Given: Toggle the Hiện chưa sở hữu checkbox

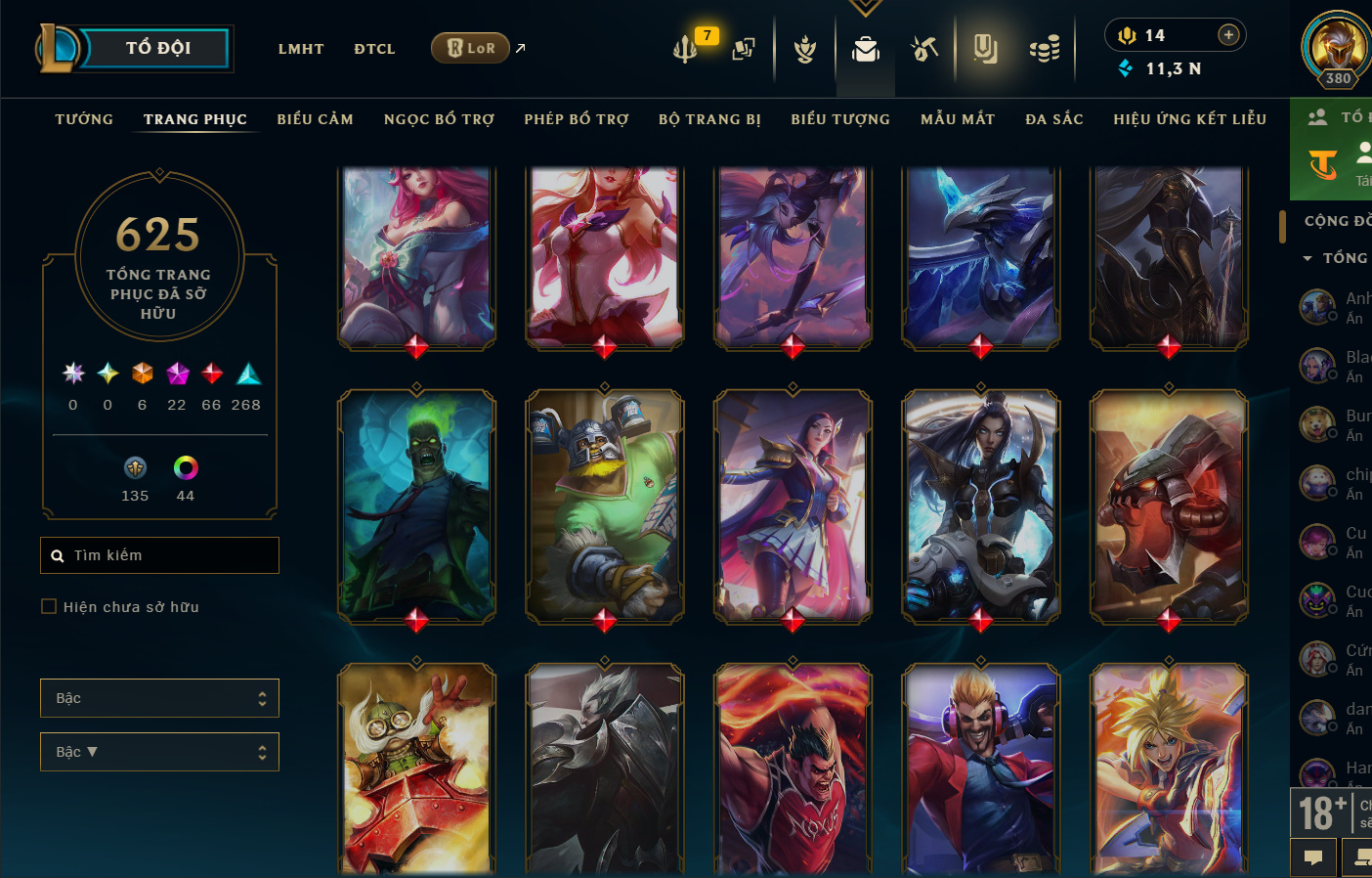Looking at the screenshot, I should click(x=49, y=607).
